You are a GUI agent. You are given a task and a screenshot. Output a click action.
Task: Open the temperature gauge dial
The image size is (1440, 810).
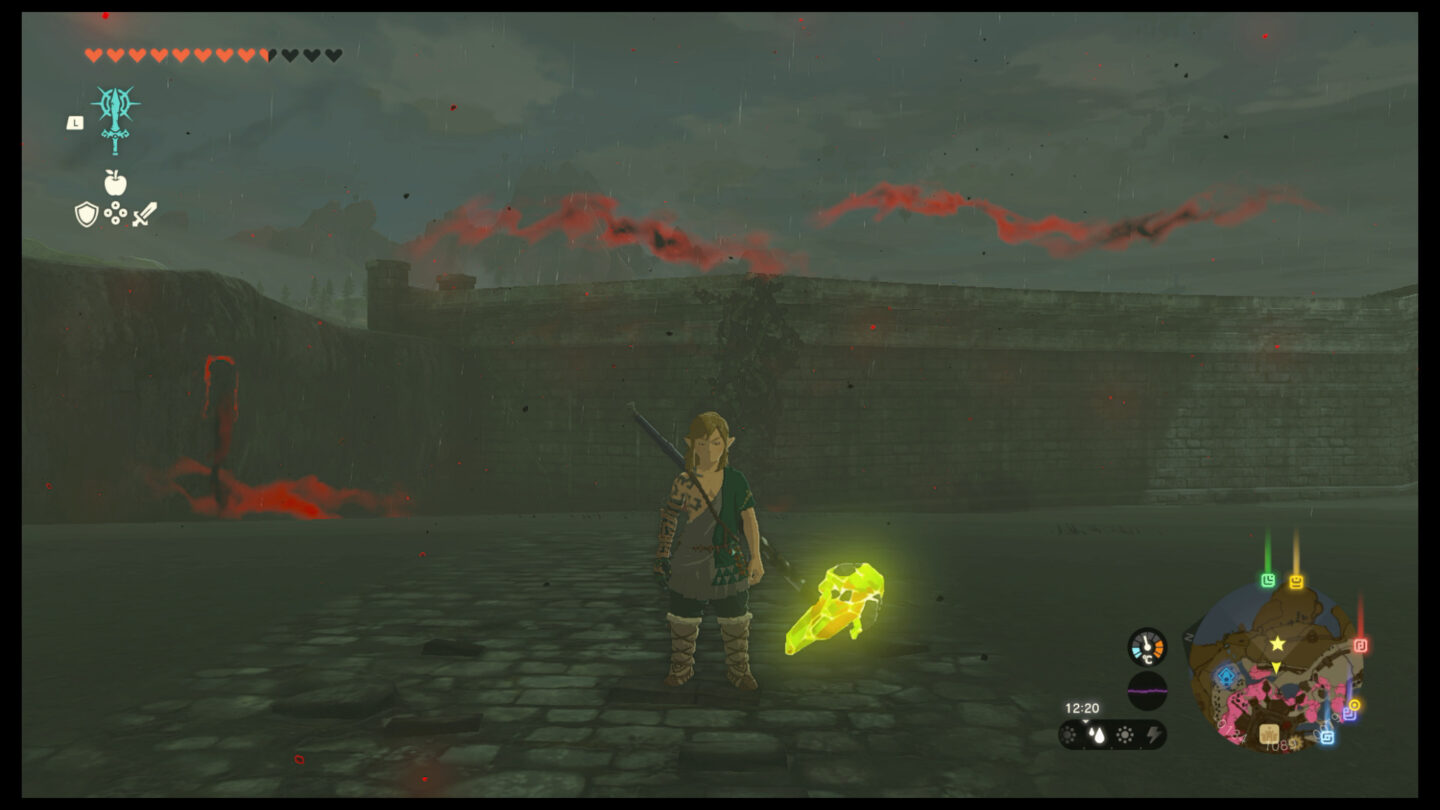(1147, 647)
